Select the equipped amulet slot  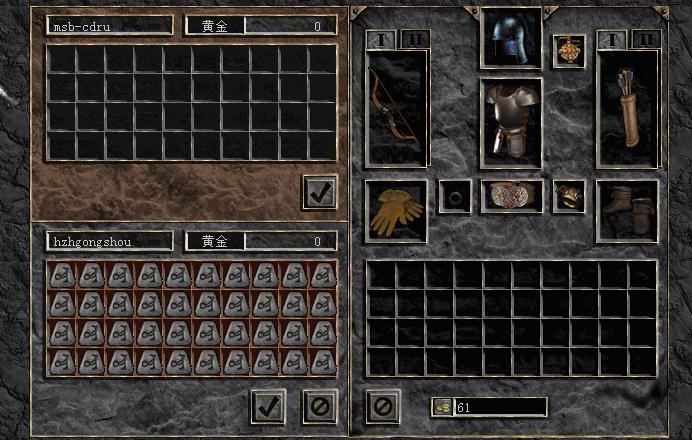coord(568,51)
